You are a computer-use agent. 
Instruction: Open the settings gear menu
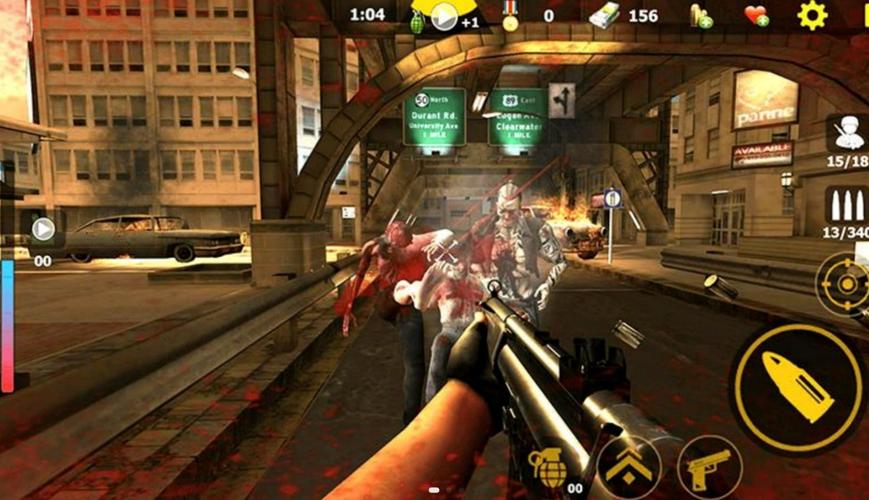811,15
